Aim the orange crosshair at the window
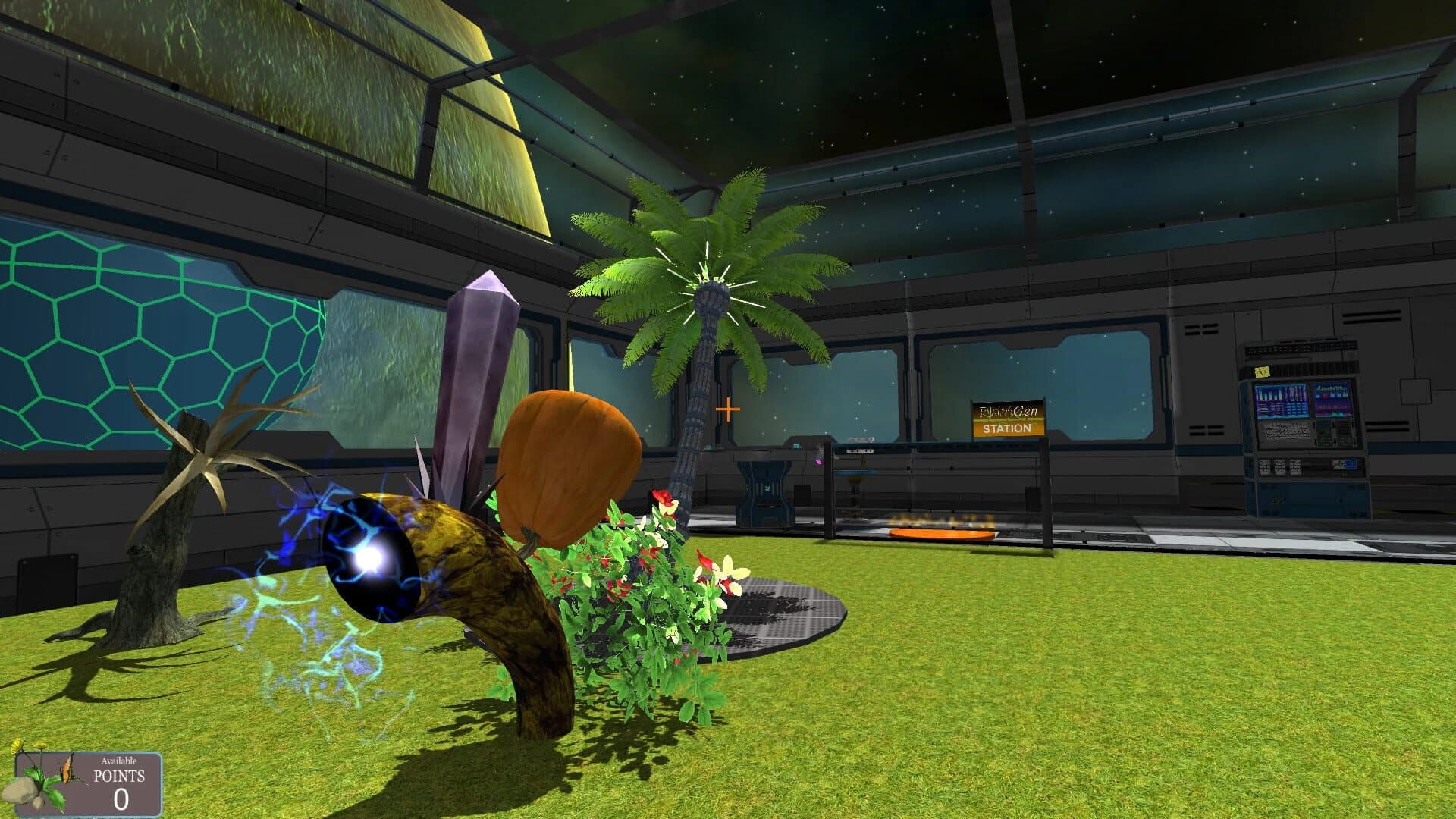The width and height of the screenshot is (1456, 819). coord(726,409)
